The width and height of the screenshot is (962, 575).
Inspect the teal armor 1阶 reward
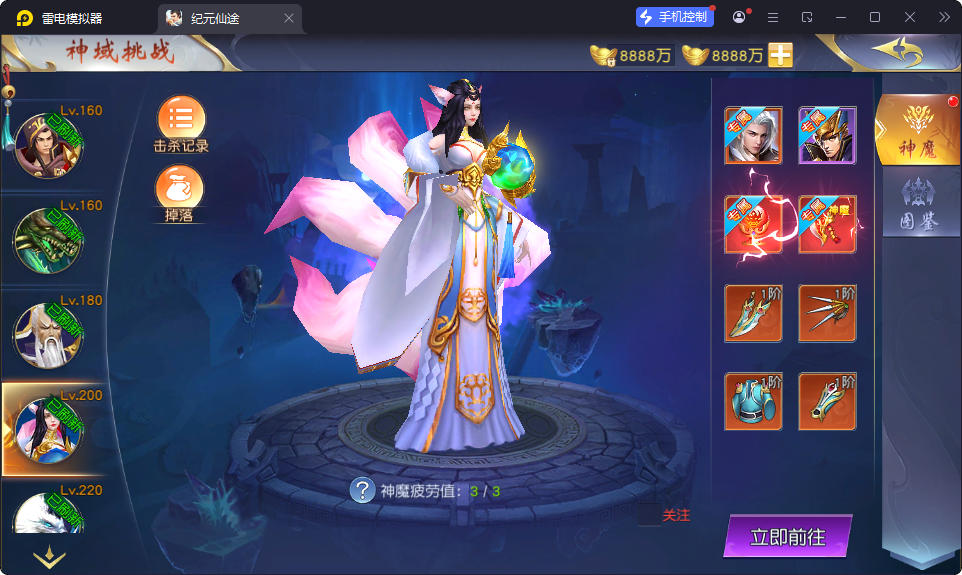(x=753, y=401)
